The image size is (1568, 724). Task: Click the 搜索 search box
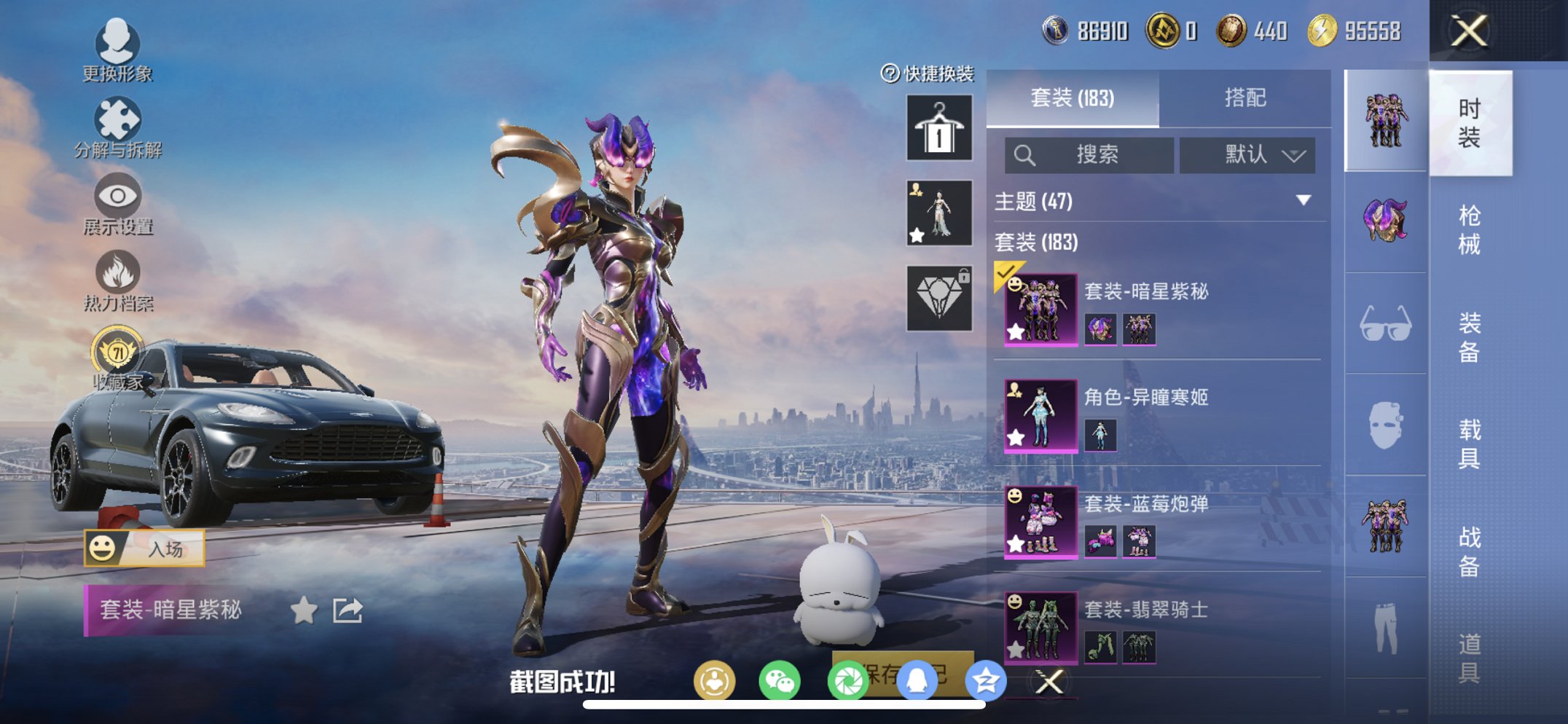(x=1089, y=155)
